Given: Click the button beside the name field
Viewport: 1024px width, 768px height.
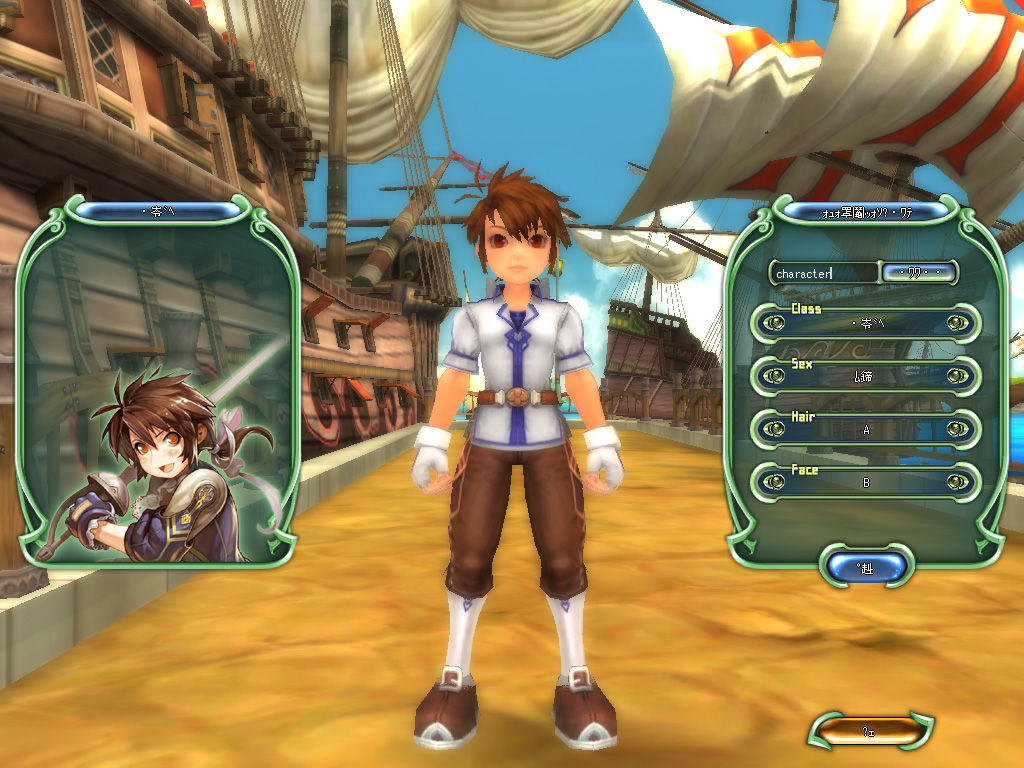Looking at the screenshot, I should tap(918, 272).
